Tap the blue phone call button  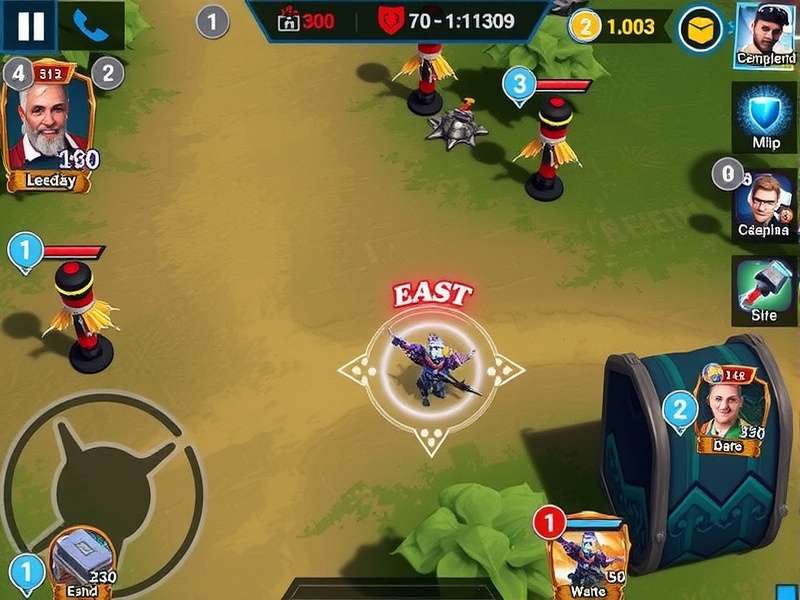91,26
